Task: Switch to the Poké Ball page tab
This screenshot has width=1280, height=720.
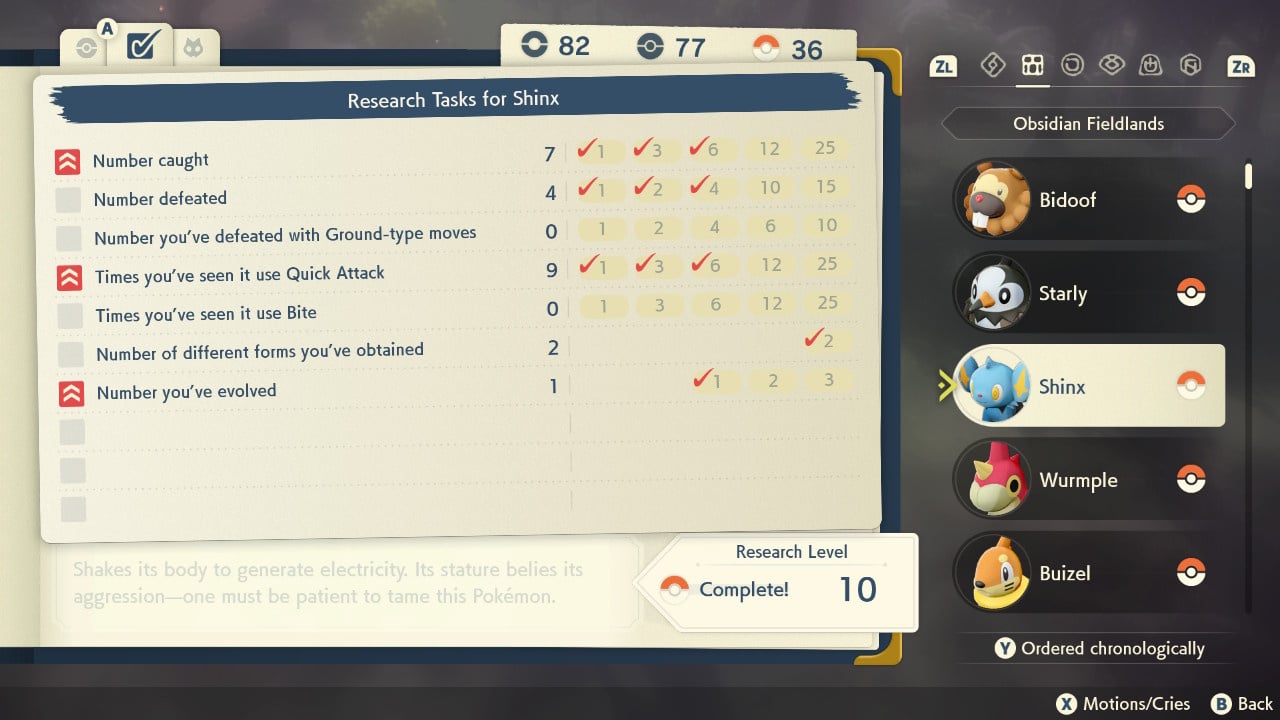Action: pos(87,48)
